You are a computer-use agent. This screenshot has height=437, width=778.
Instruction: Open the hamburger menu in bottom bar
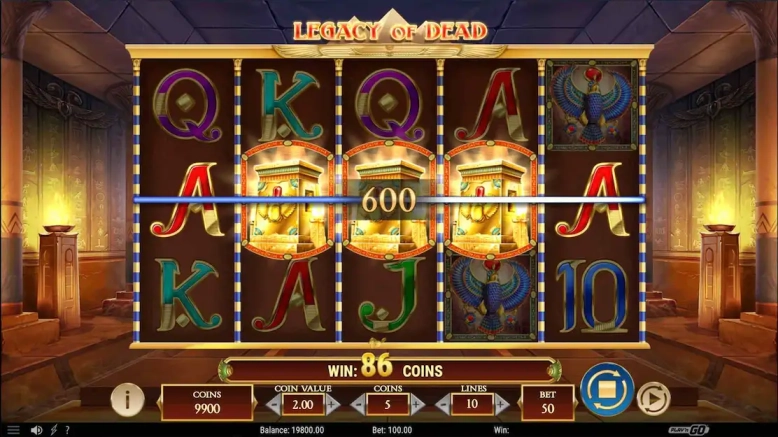pyautogui.click(x=13, y=430)
